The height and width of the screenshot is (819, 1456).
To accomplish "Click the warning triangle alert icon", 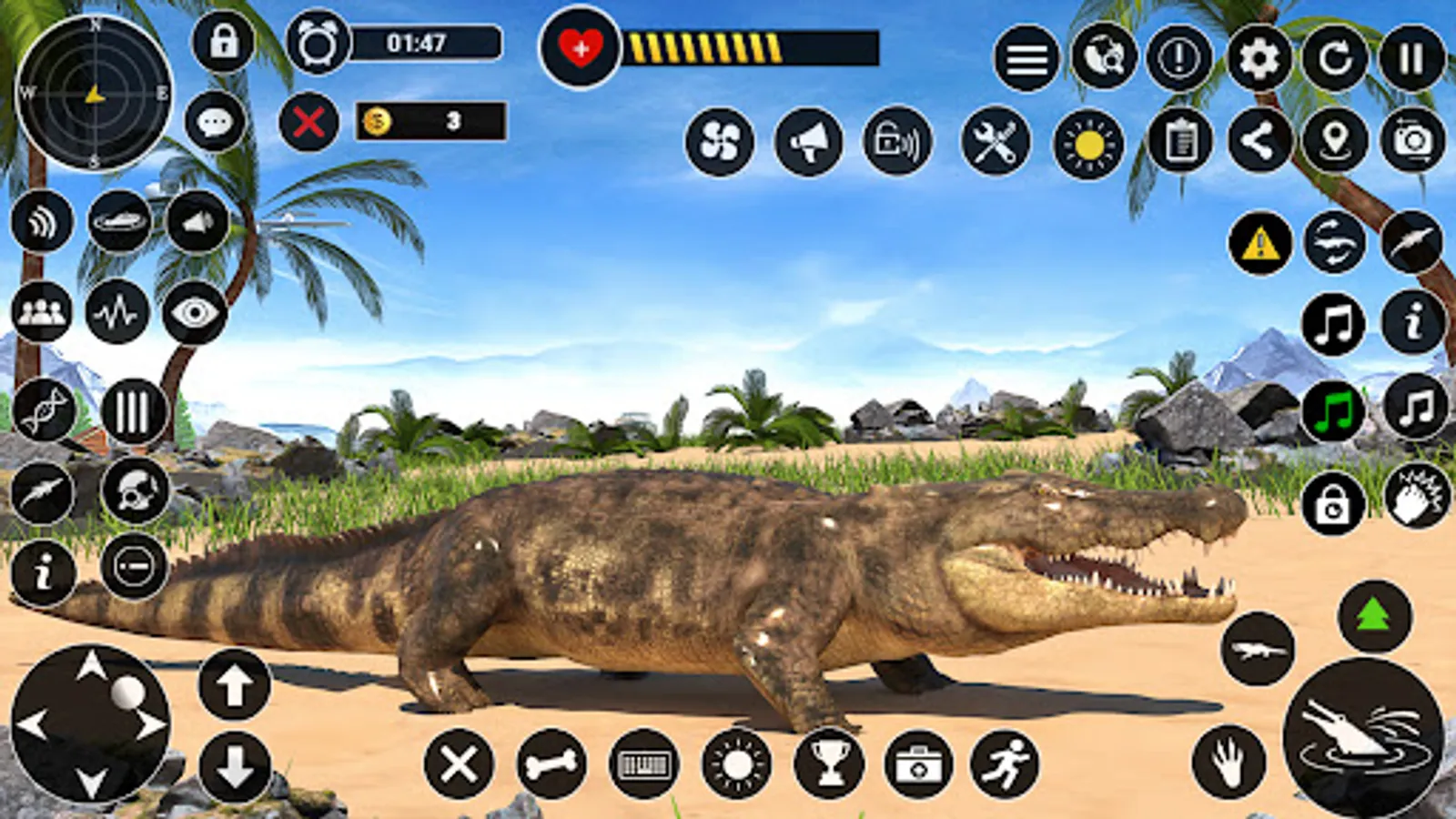I will pos(1259,242).
